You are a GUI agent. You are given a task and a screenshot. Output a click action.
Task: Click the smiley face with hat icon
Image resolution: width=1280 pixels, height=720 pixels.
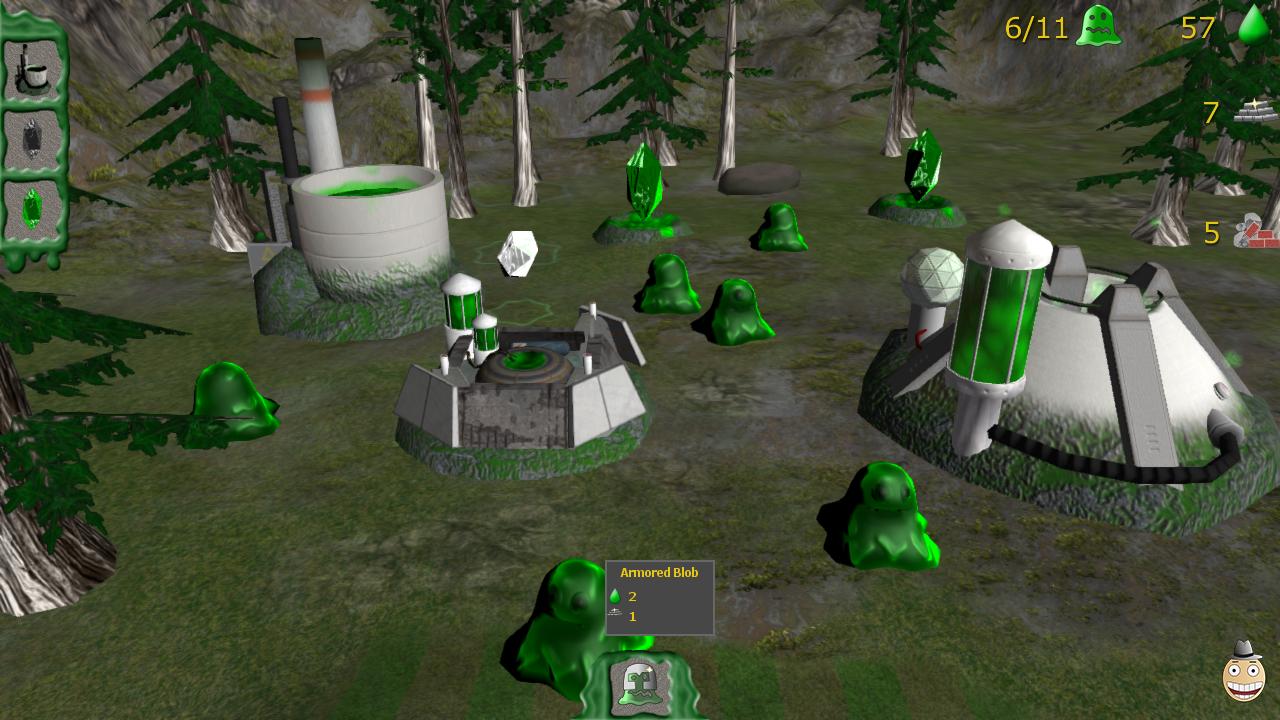pos(1243,672)
